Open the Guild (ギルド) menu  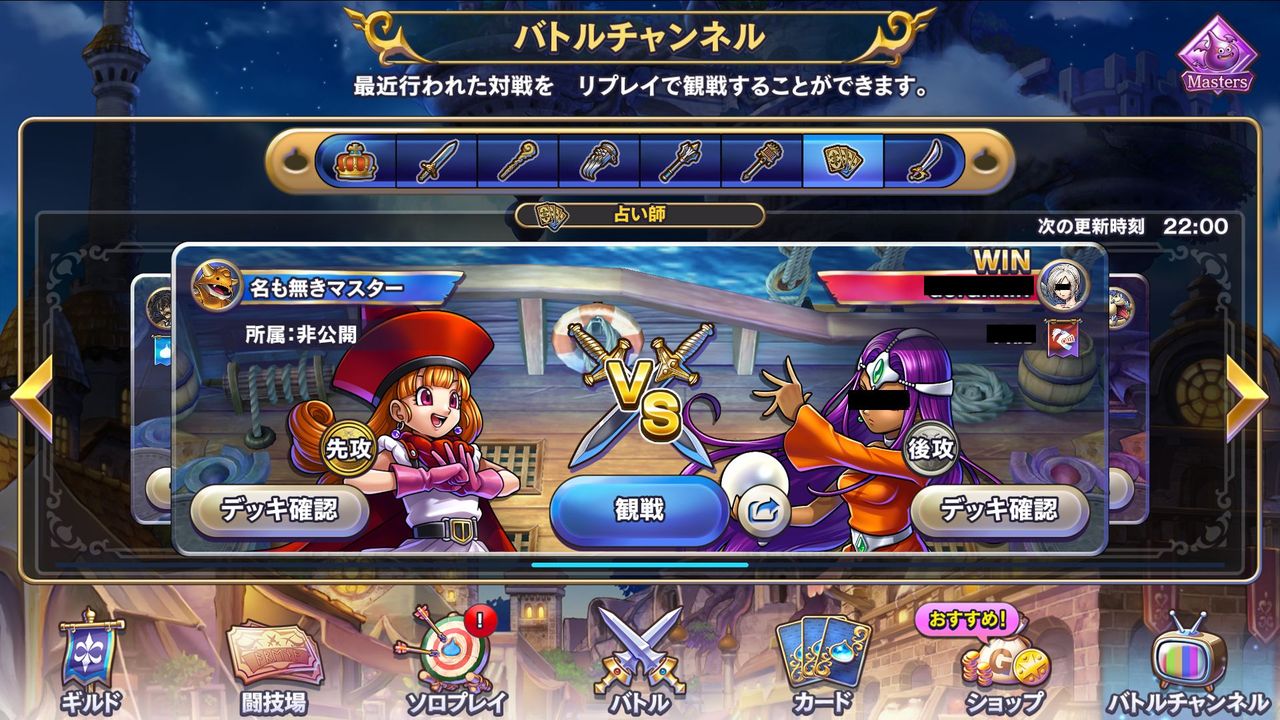coord(90,662)
